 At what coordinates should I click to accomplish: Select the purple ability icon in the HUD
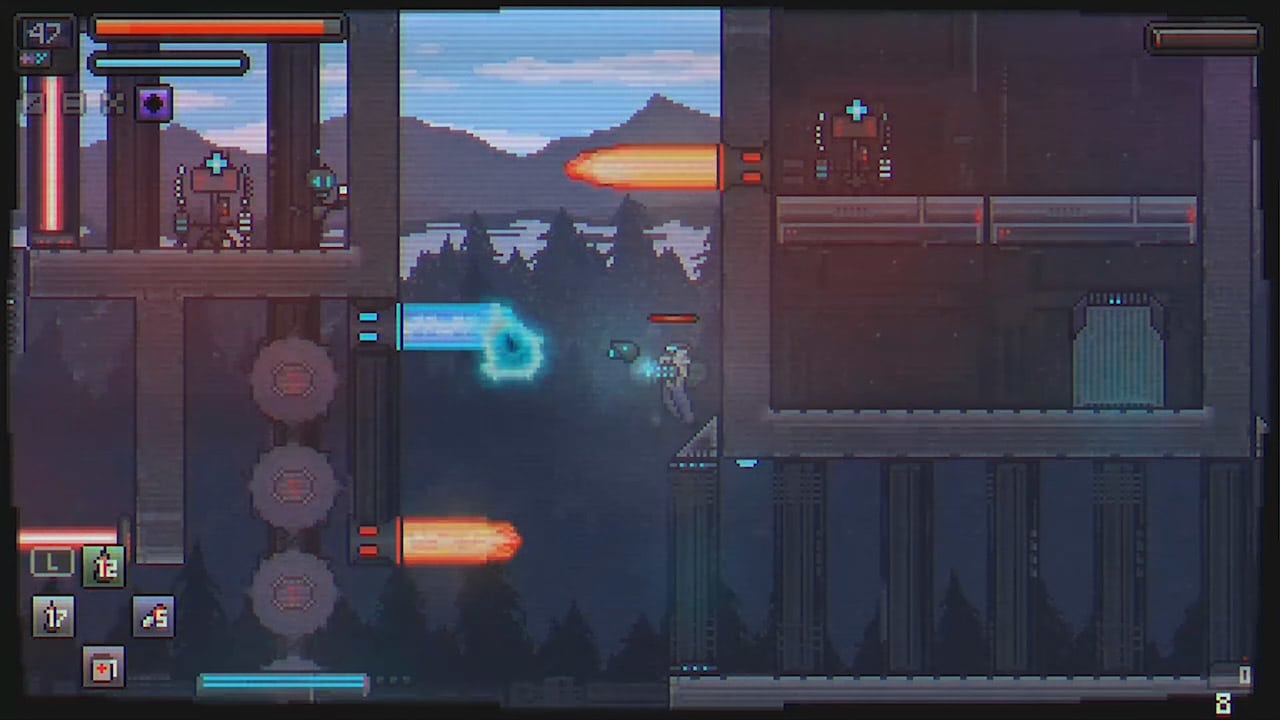click(x=153, y=104)
